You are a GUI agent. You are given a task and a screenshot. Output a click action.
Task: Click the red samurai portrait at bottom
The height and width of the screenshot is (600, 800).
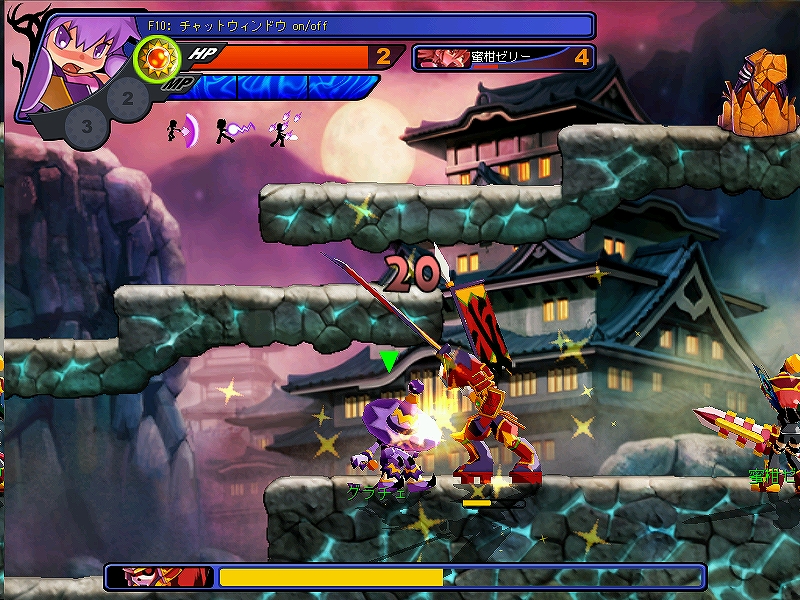pyautogui.click(x=160, y=577)
